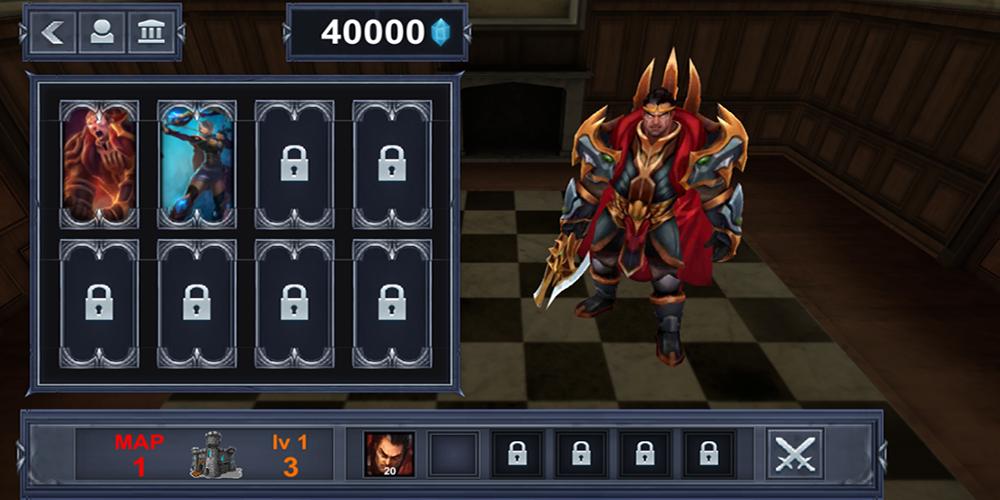Select the red-haired hero portrait slot
The height and width of the screenshot is (500, 1000).
point(389,453)
